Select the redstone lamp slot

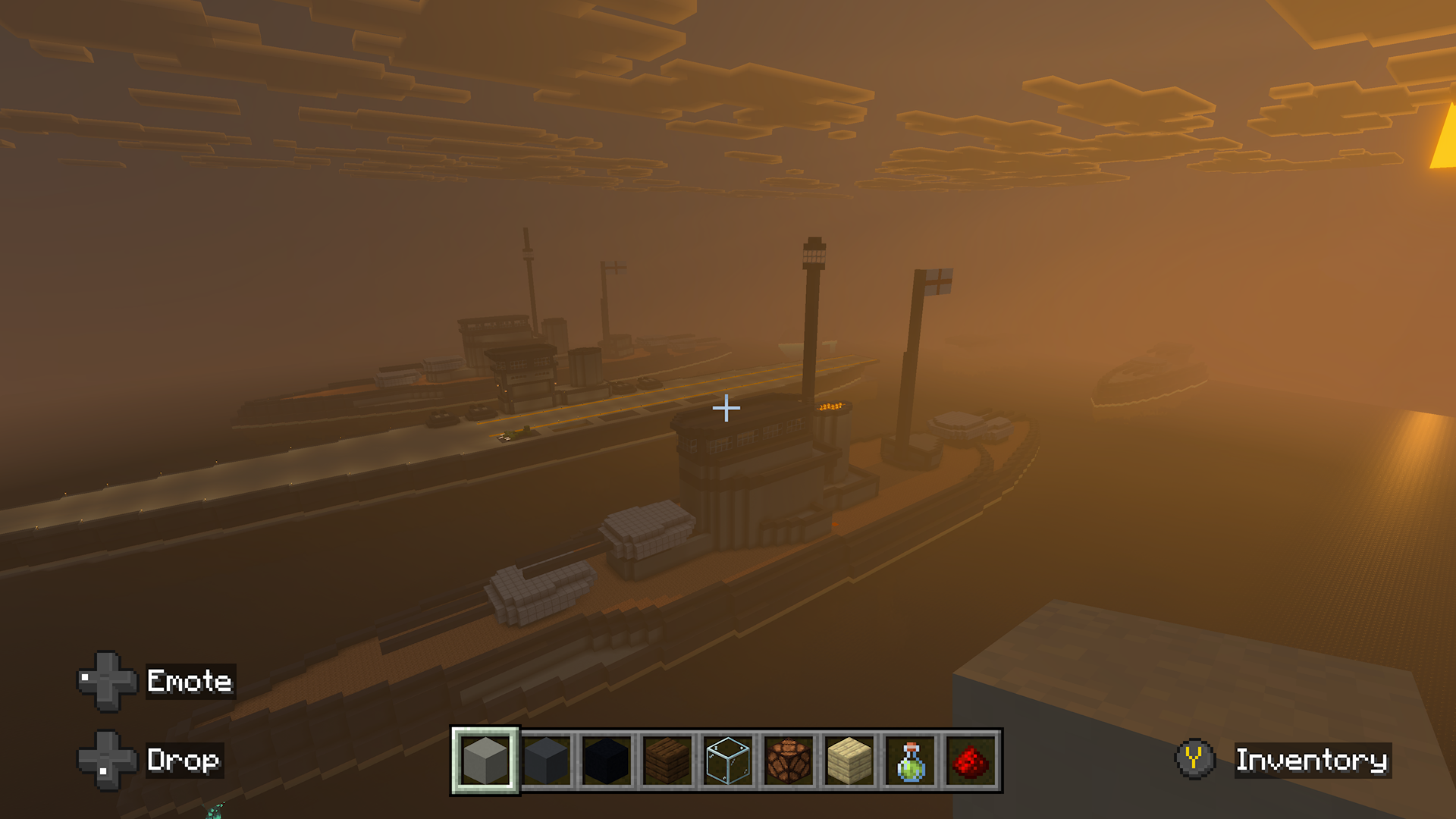click(789, 761)
